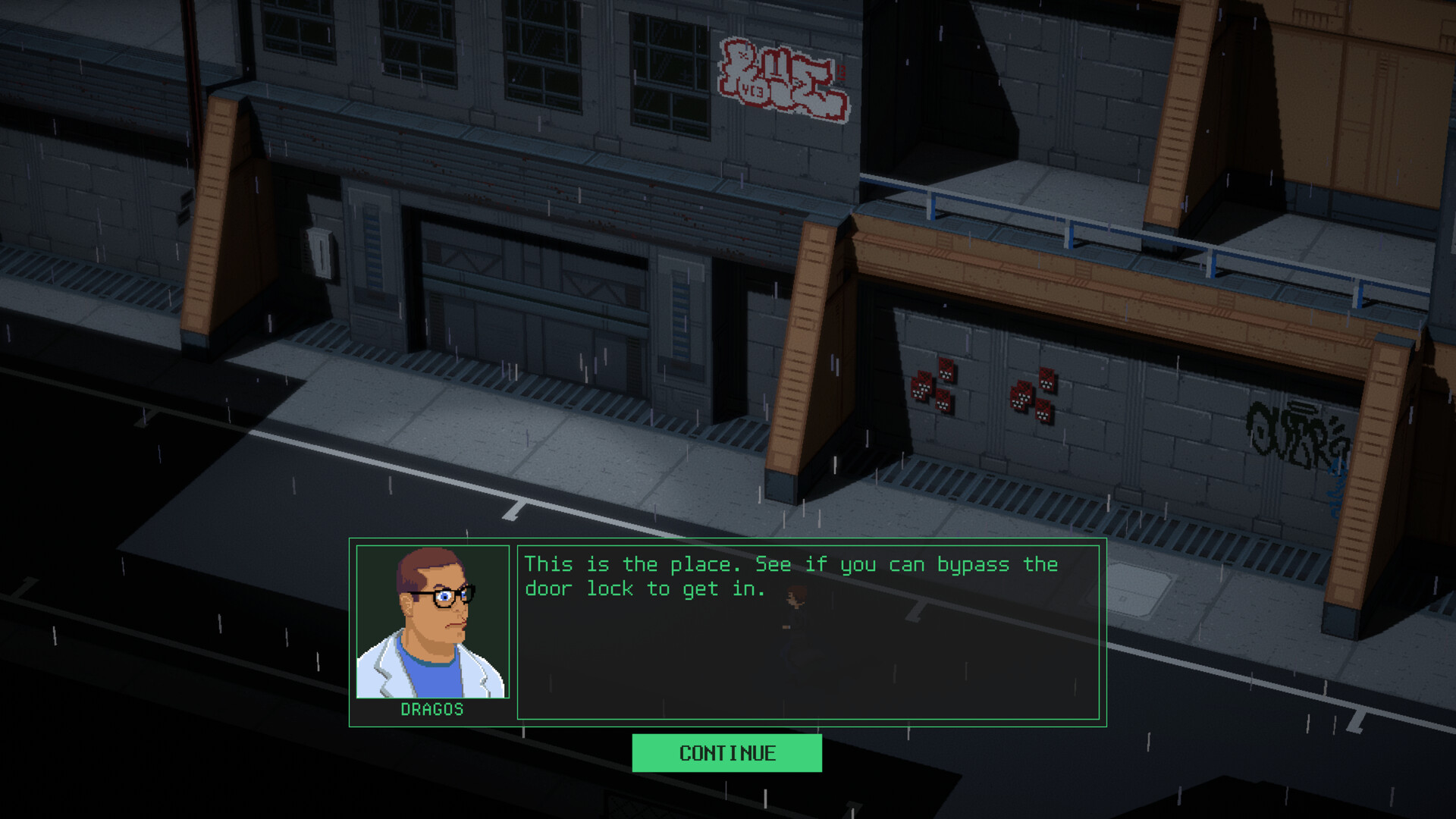1456x819 pixels.
Task: Click the CONTINUE button
Action: [726, 753]
